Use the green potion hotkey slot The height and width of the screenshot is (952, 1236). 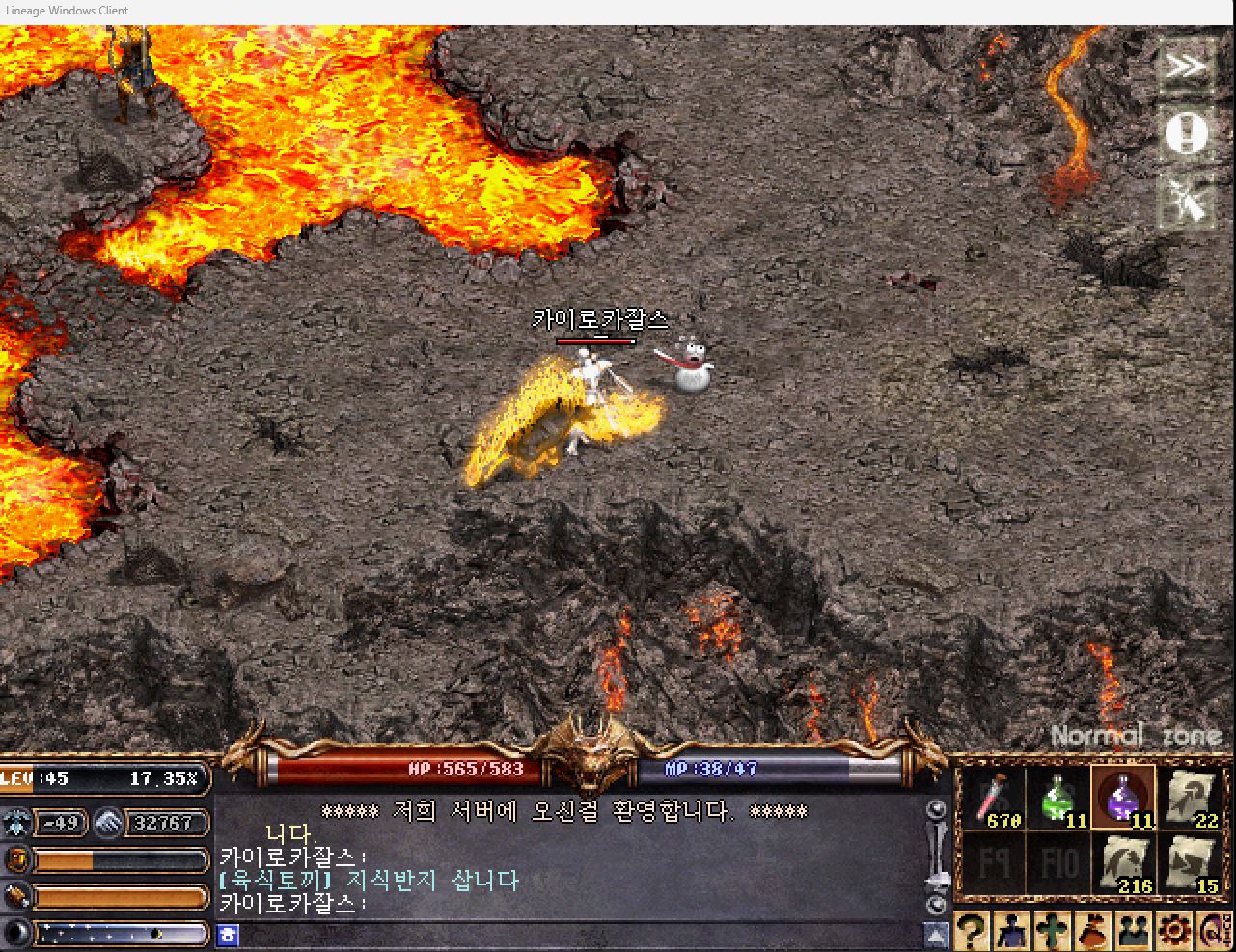pos(1058,800)
